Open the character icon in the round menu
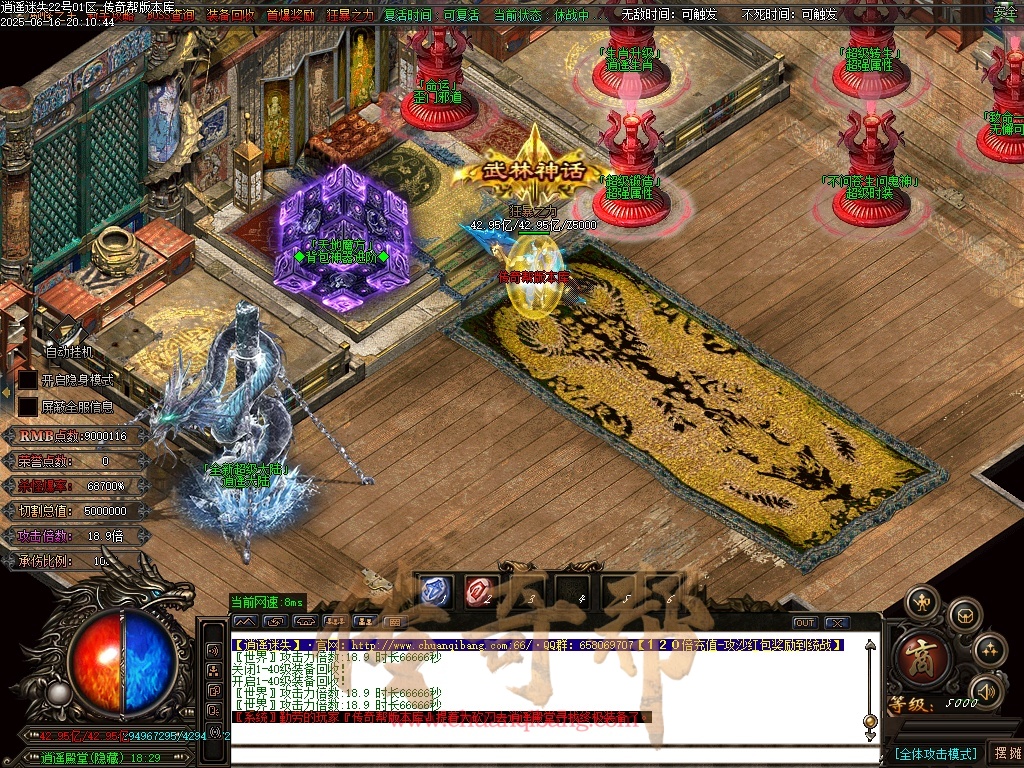 click(922, 602)
